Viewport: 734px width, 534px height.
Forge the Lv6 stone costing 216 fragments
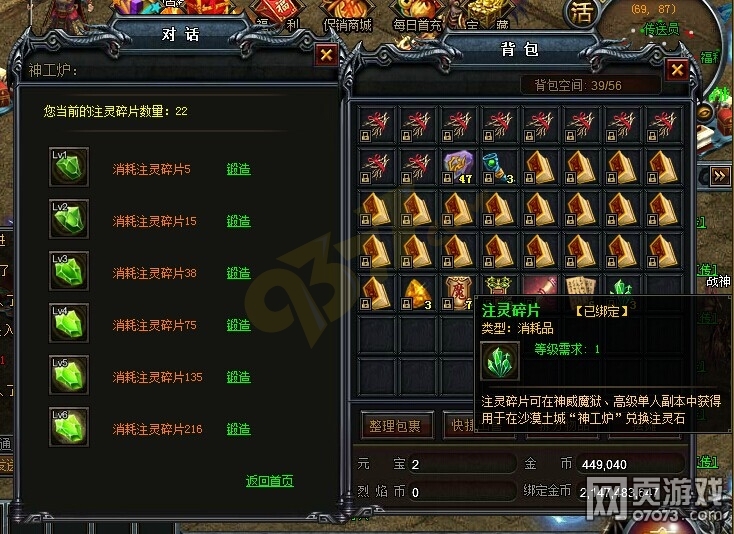[x=238, y=429]
